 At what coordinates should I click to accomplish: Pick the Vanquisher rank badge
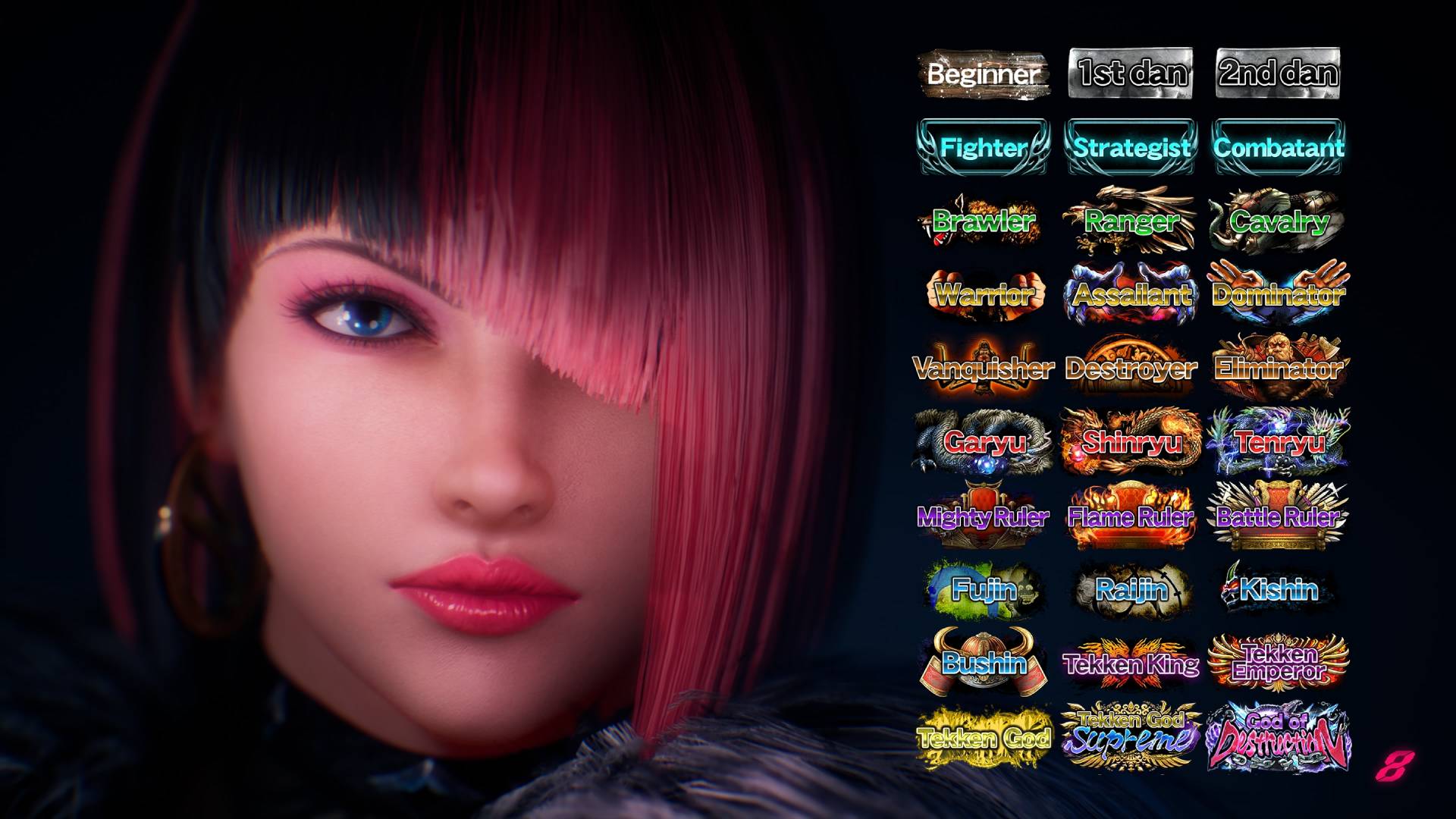(984, 368)
